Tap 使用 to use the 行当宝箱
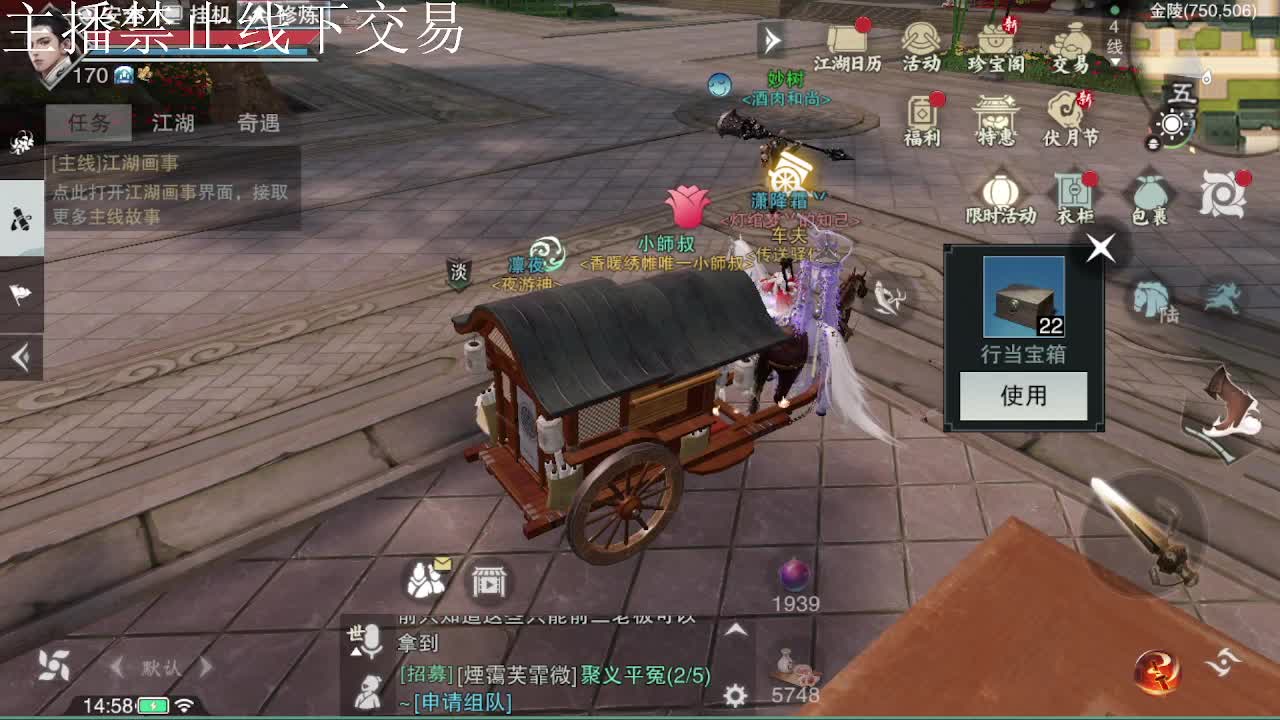Viewport: 1280px width, 720px height. [x=1022, y=396]
